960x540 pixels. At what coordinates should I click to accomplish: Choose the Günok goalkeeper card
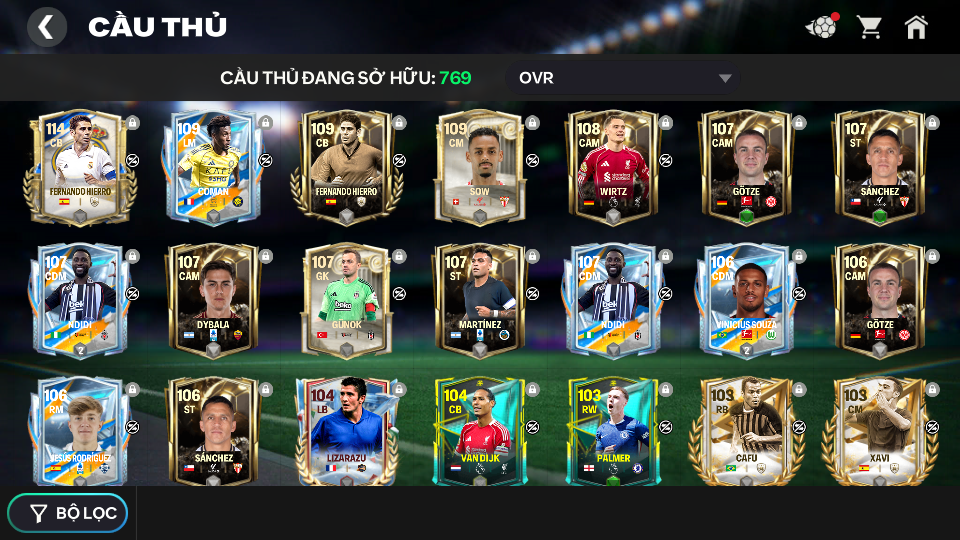click(x=346, y=298)
